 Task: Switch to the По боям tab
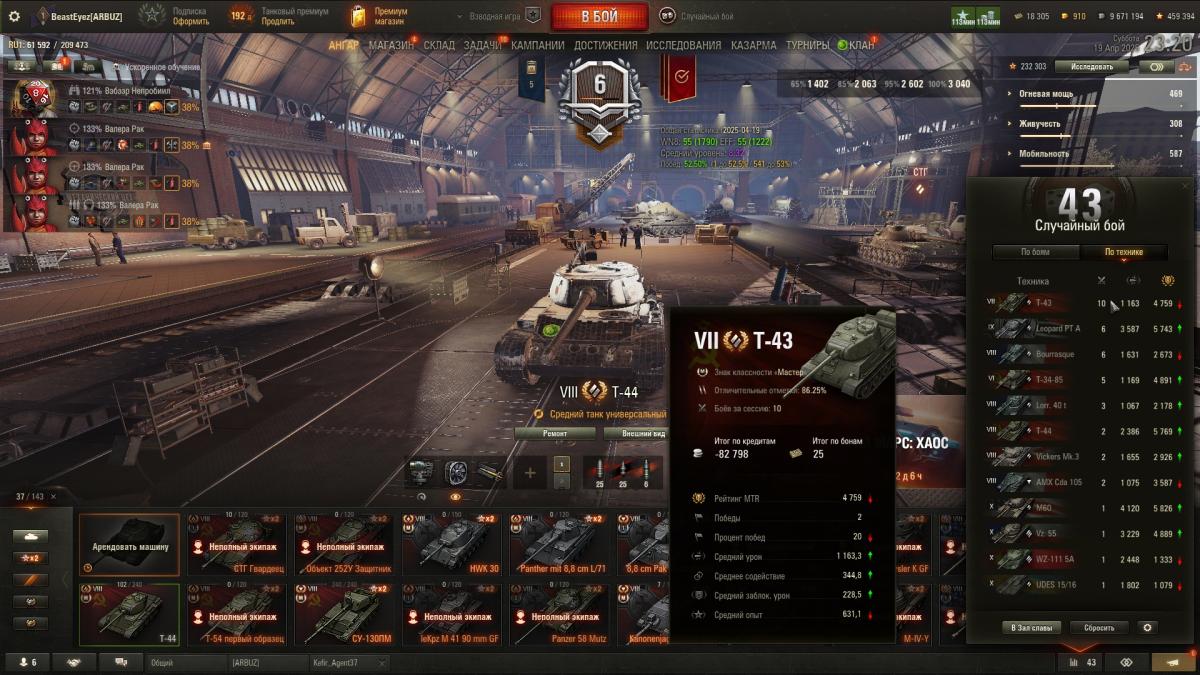coord(1035,252)
